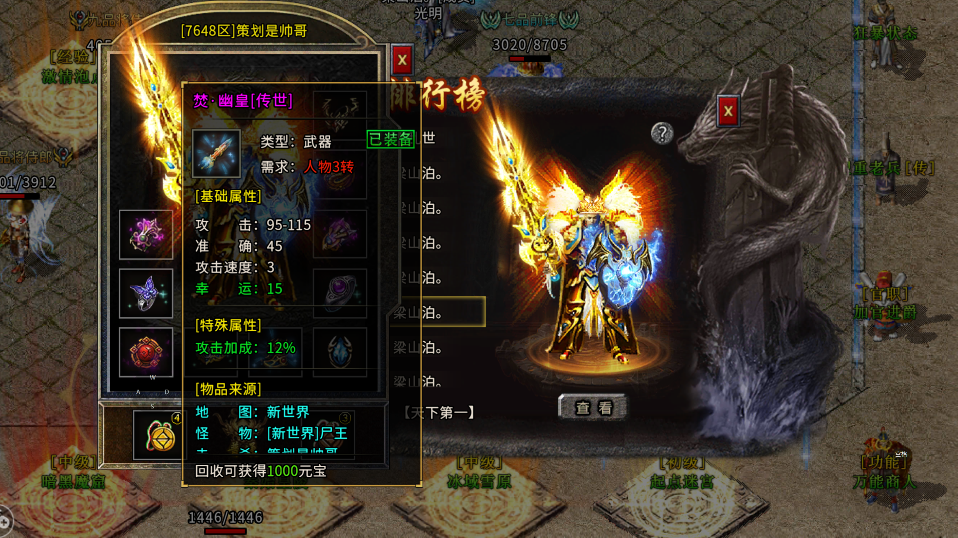The height and width of the screenshot is (538, 958).
Task: Click the 查看 view button
Action: [592, 407]
